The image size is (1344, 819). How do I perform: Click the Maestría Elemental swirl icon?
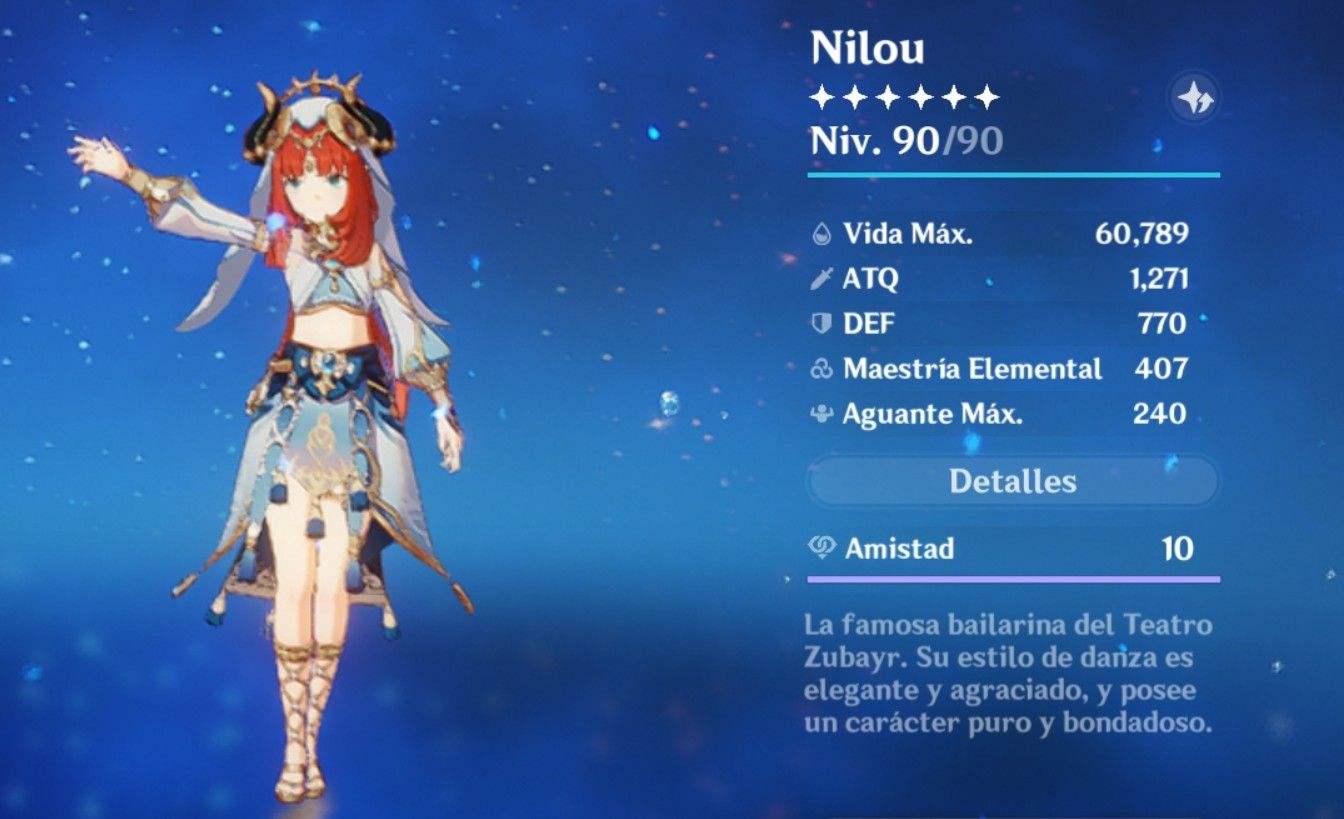tap(820, 369)
